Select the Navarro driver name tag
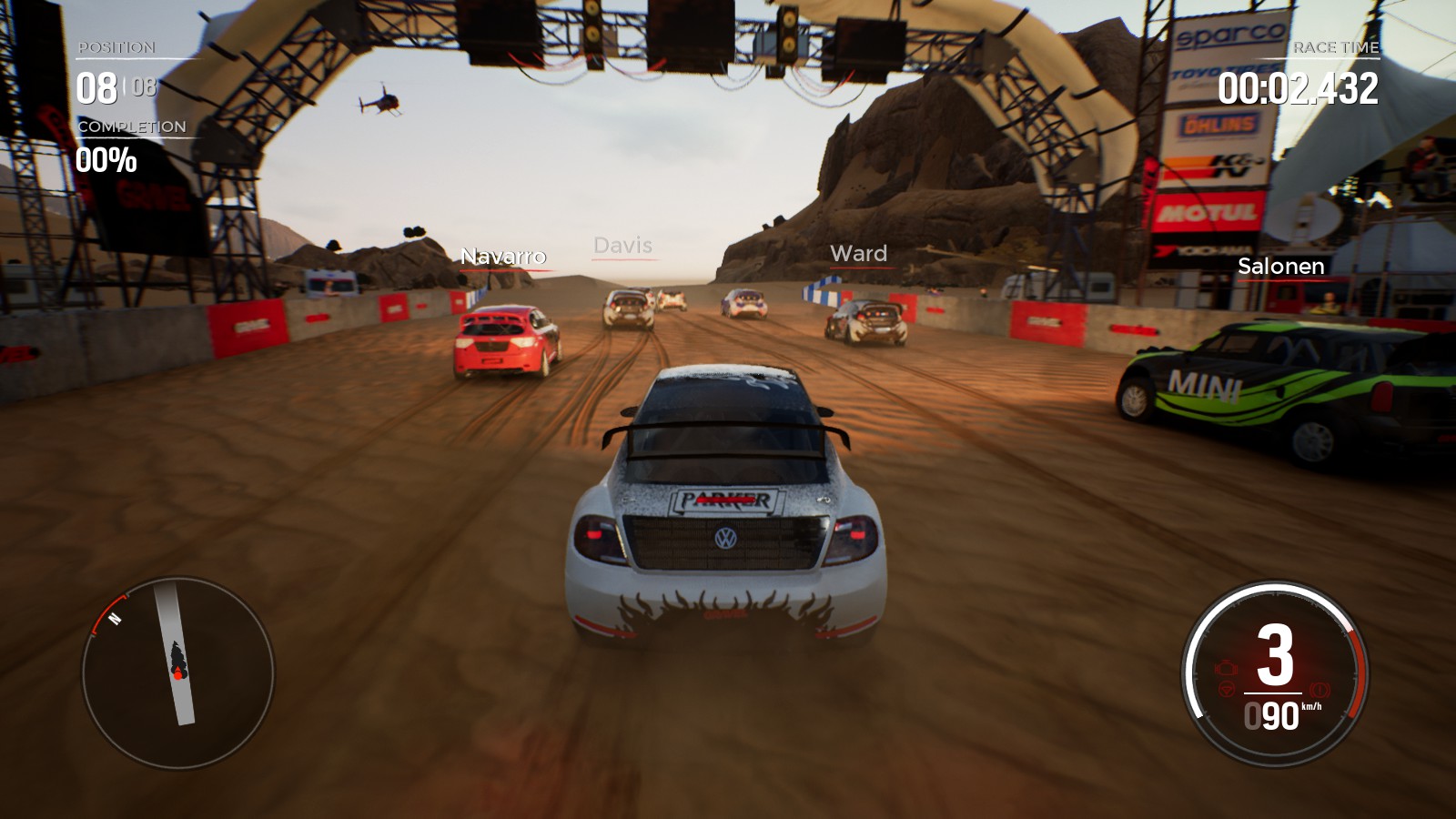This screenshot has width=1456, height=819. click(x=503, y=257)
